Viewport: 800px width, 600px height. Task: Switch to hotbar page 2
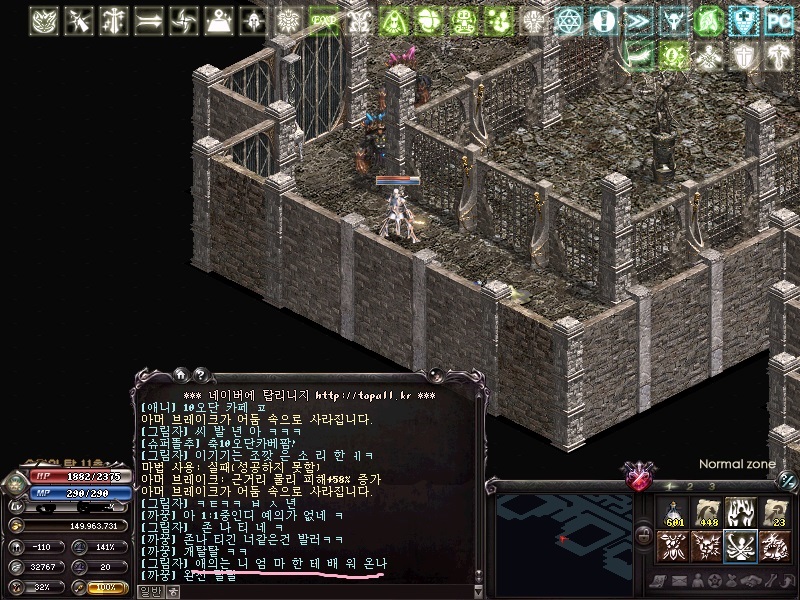coord(689,487)
